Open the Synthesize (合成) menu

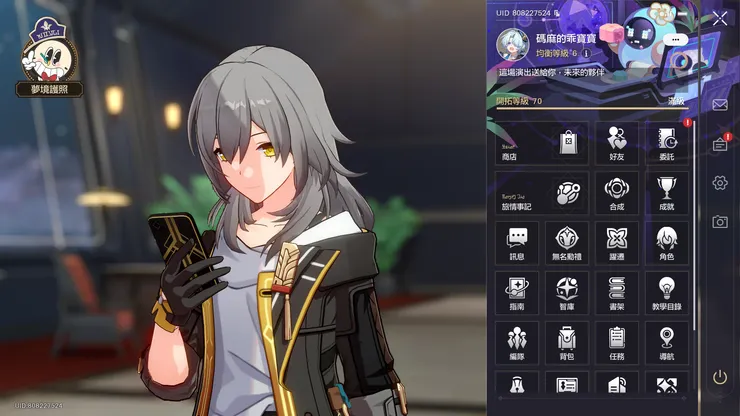coord(617,193)
